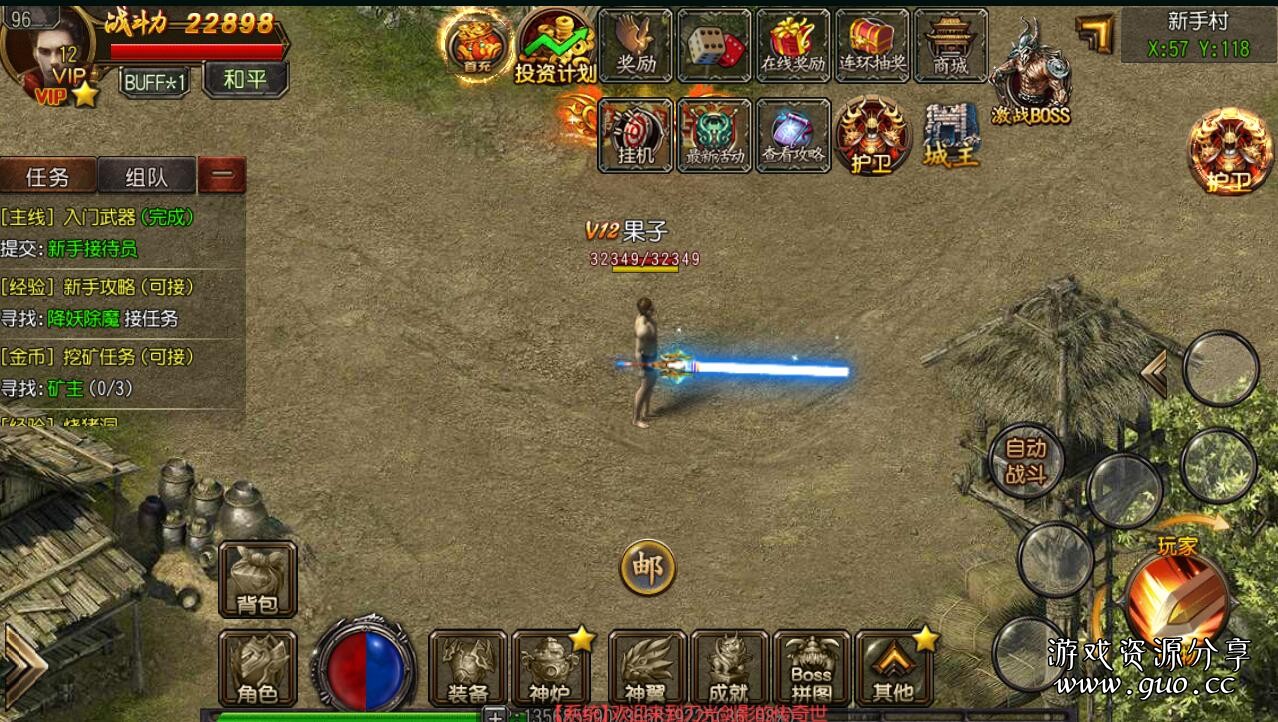Screen dimensions: 1278x722
Task: Open the 装备 equipment menu
Action: tap(468, 668)
